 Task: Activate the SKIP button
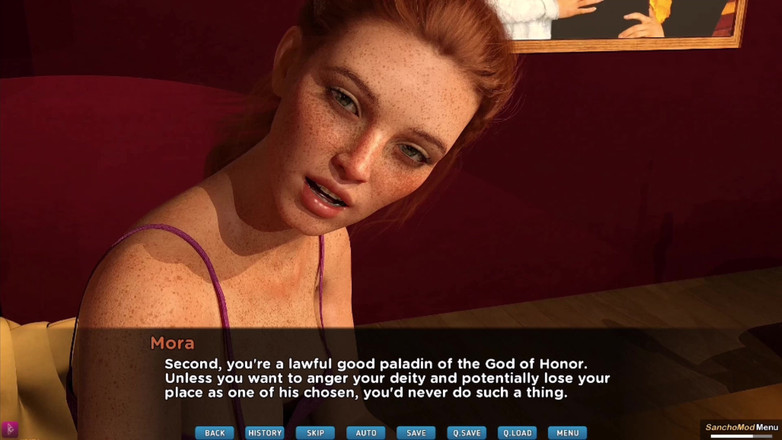tap(315, 433)
